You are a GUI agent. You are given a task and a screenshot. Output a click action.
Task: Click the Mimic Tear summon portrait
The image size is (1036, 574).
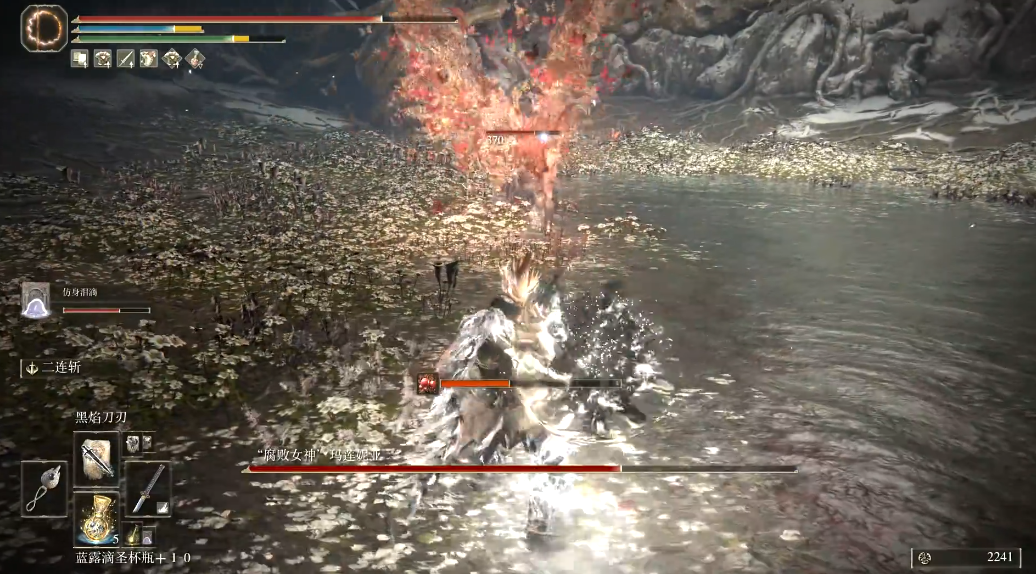point(36,300)
